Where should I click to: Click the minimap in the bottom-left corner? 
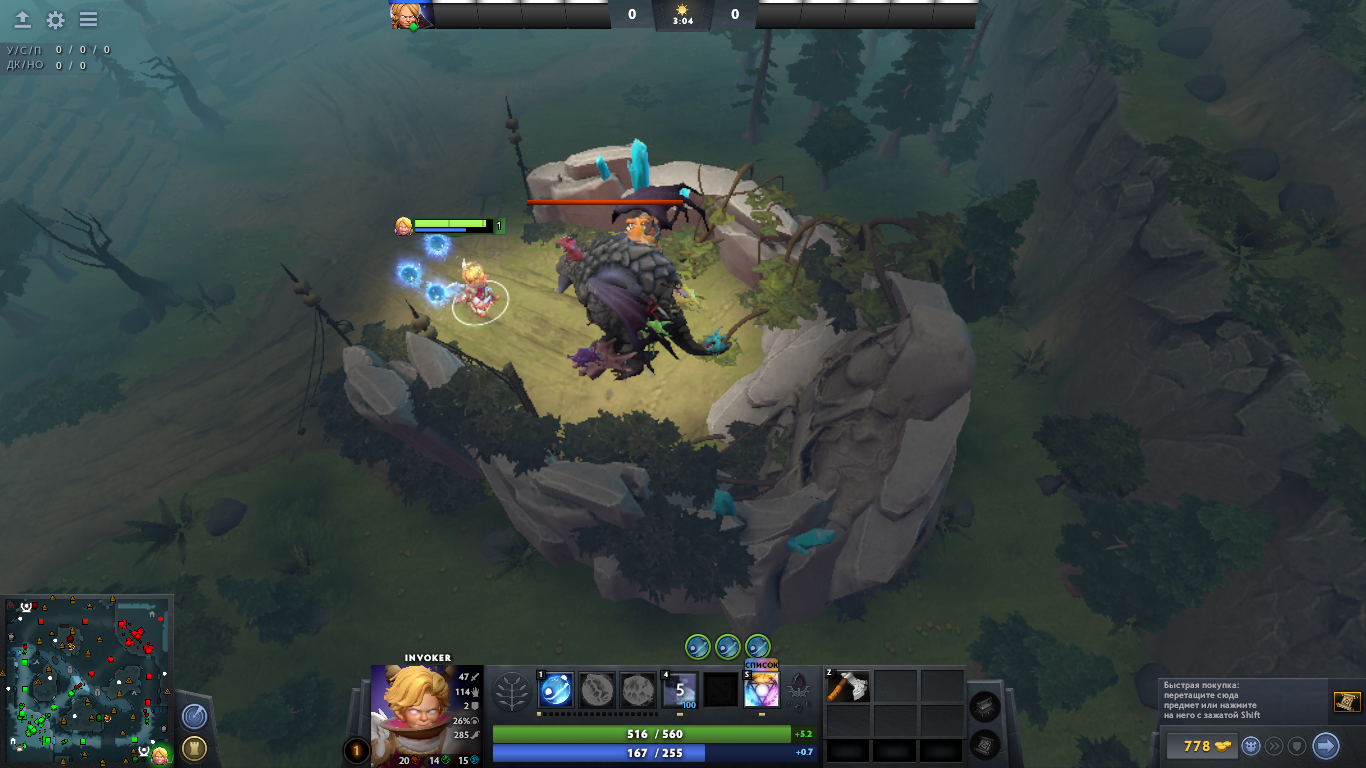[90, 680]
